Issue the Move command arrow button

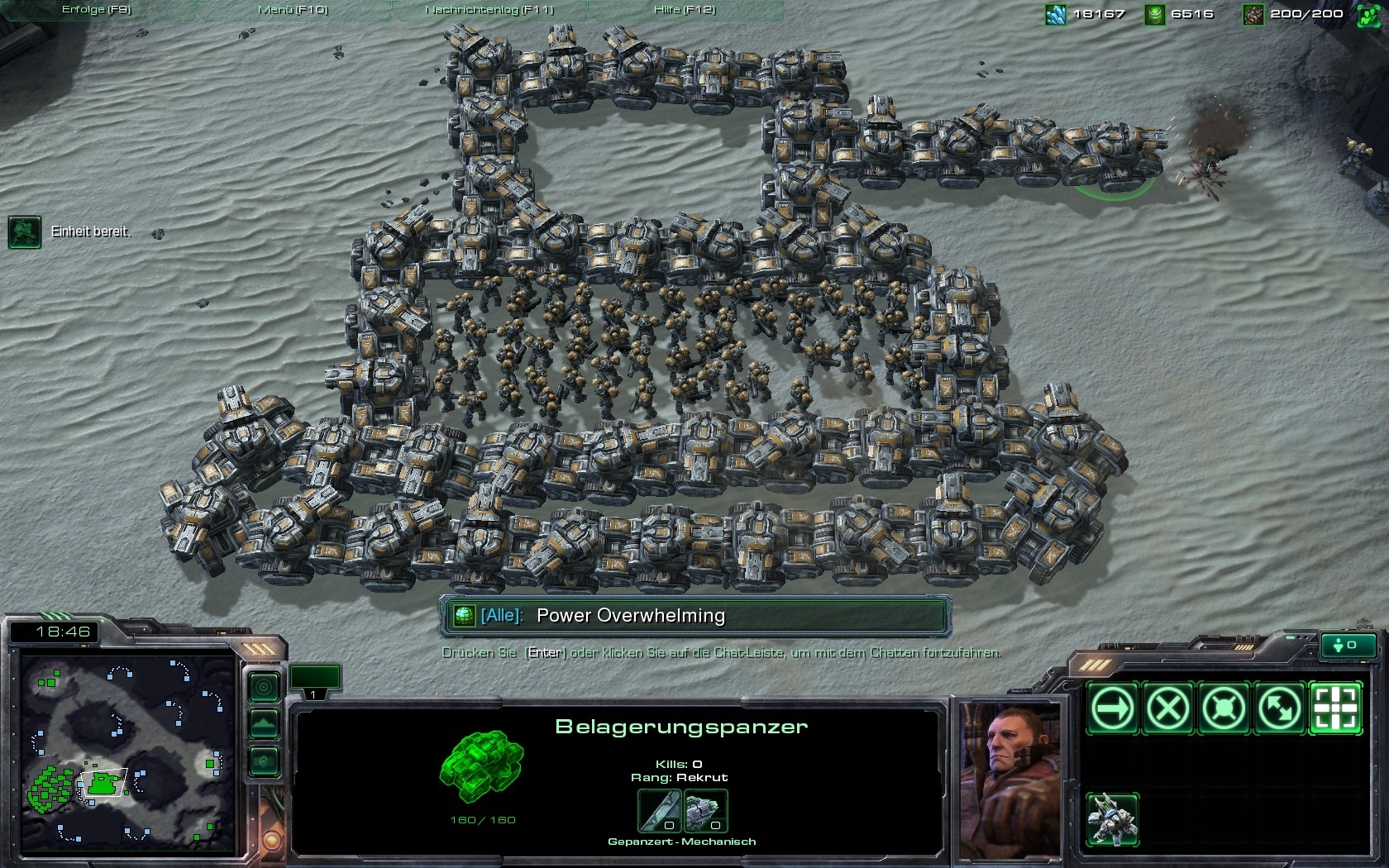[x=1112, y=708]
